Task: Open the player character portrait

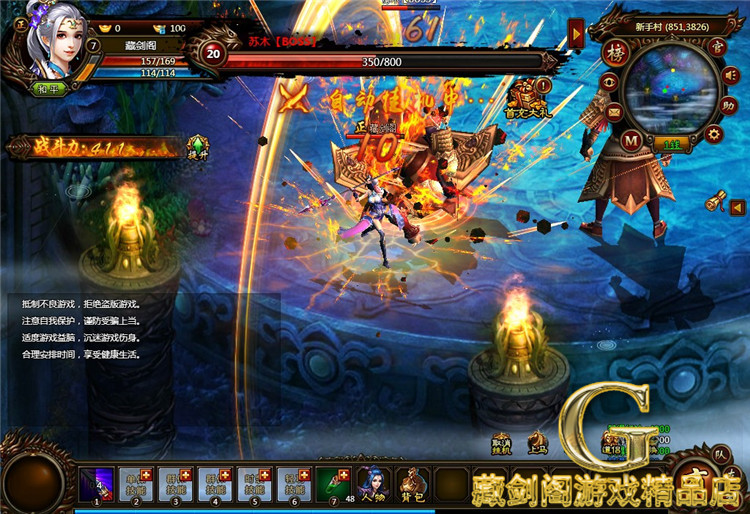Action: click(x=54, y=44)
